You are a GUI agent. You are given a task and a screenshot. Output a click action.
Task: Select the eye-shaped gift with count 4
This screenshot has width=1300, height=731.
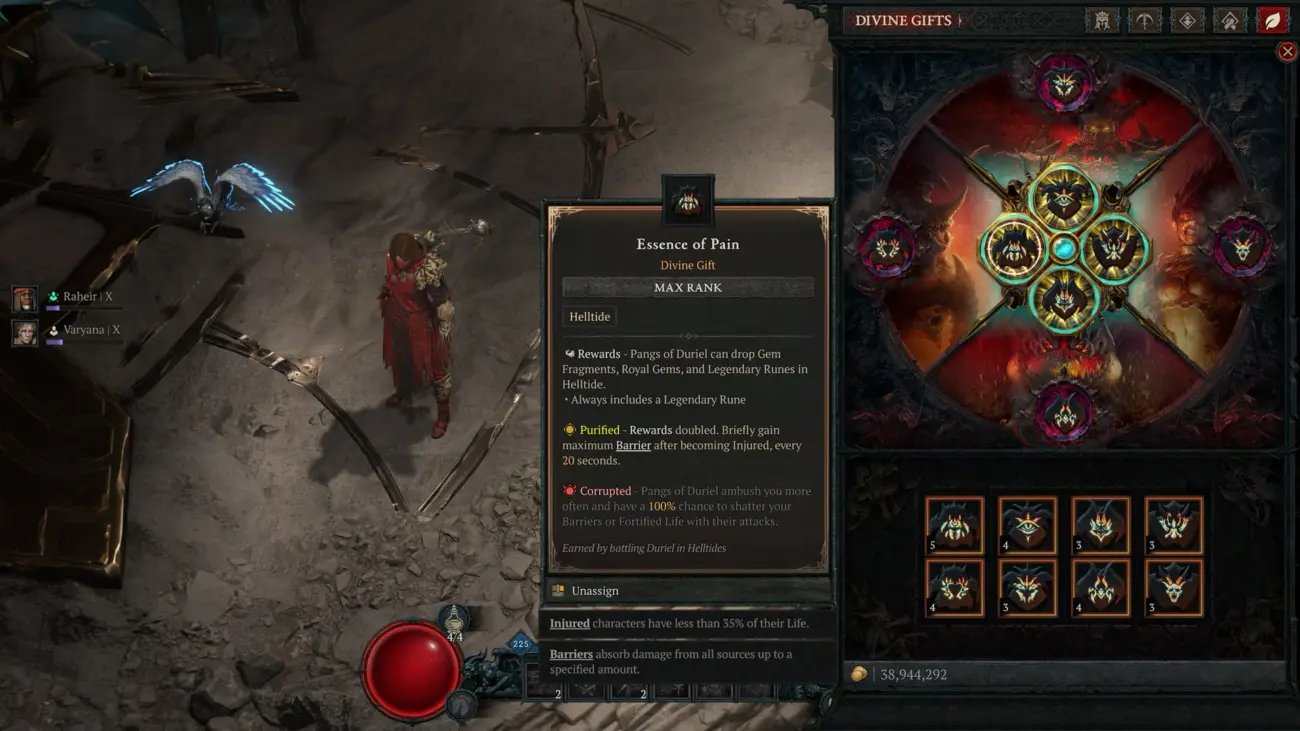pos(1027,525)
